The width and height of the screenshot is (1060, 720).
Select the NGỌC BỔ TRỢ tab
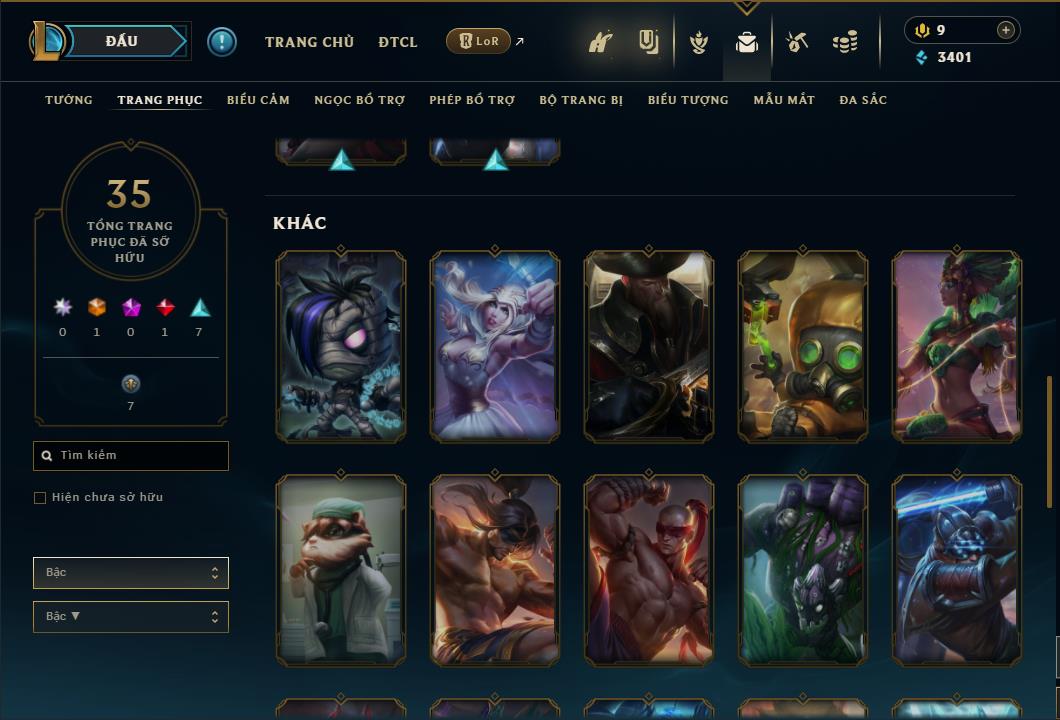click(x=359, y=100)
